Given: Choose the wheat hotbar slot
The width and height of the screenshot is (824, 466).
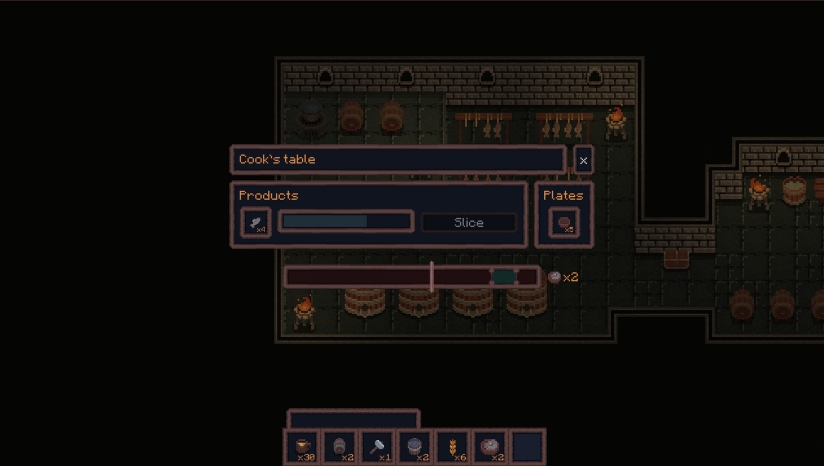Looking at the screenshot, I should click(x=453, y=447).
